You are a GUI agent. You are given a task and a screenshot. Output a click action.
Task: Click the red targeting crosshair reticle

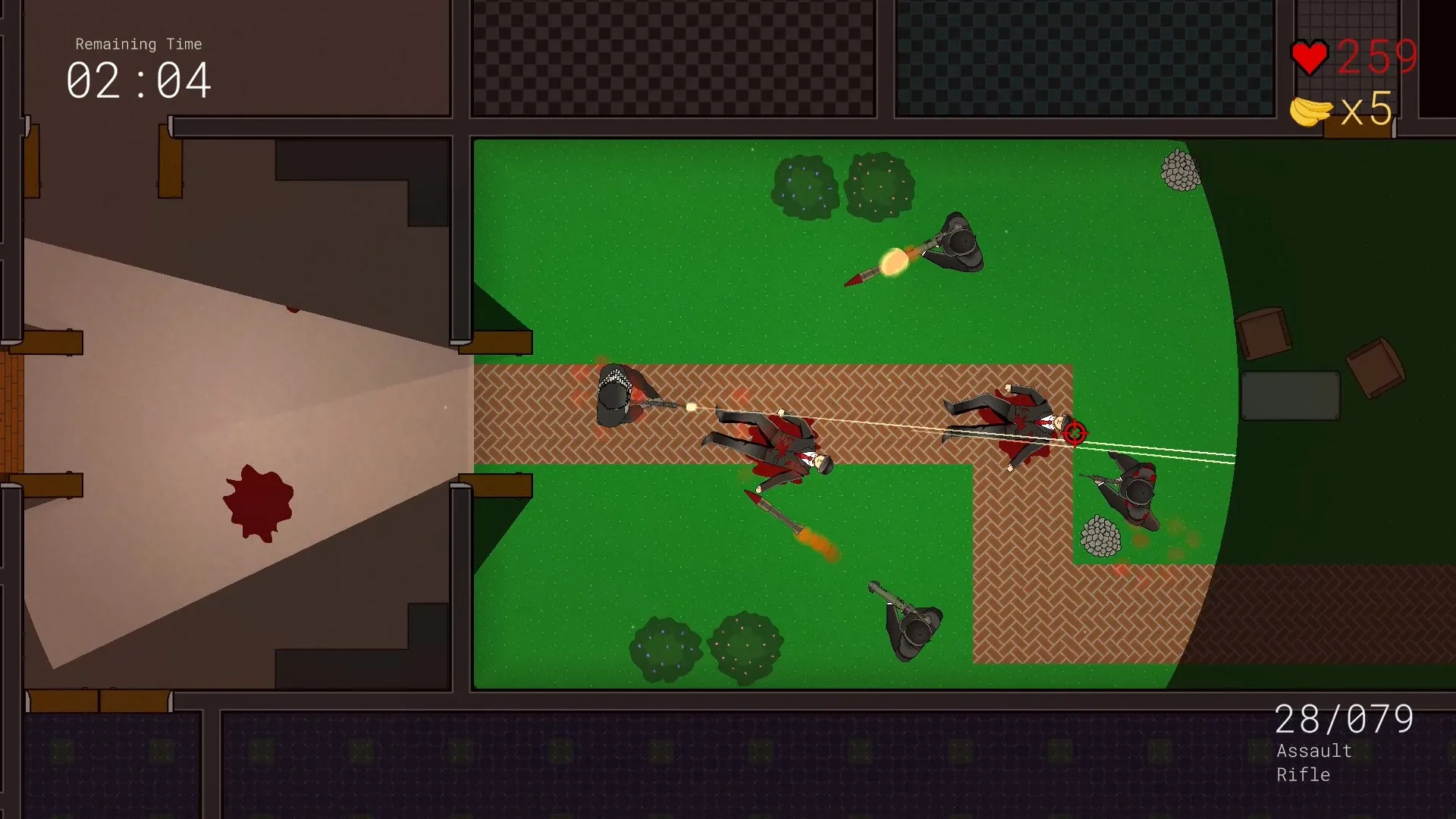1074,434
